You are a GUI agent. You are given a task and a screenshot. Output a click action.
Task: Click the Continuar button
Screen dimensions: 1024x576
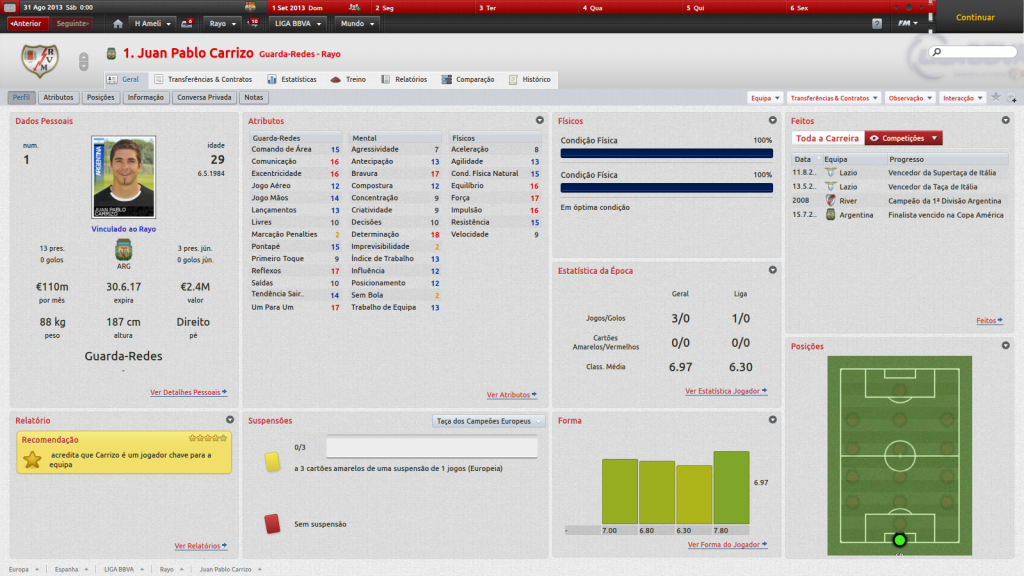coord(975,17)
